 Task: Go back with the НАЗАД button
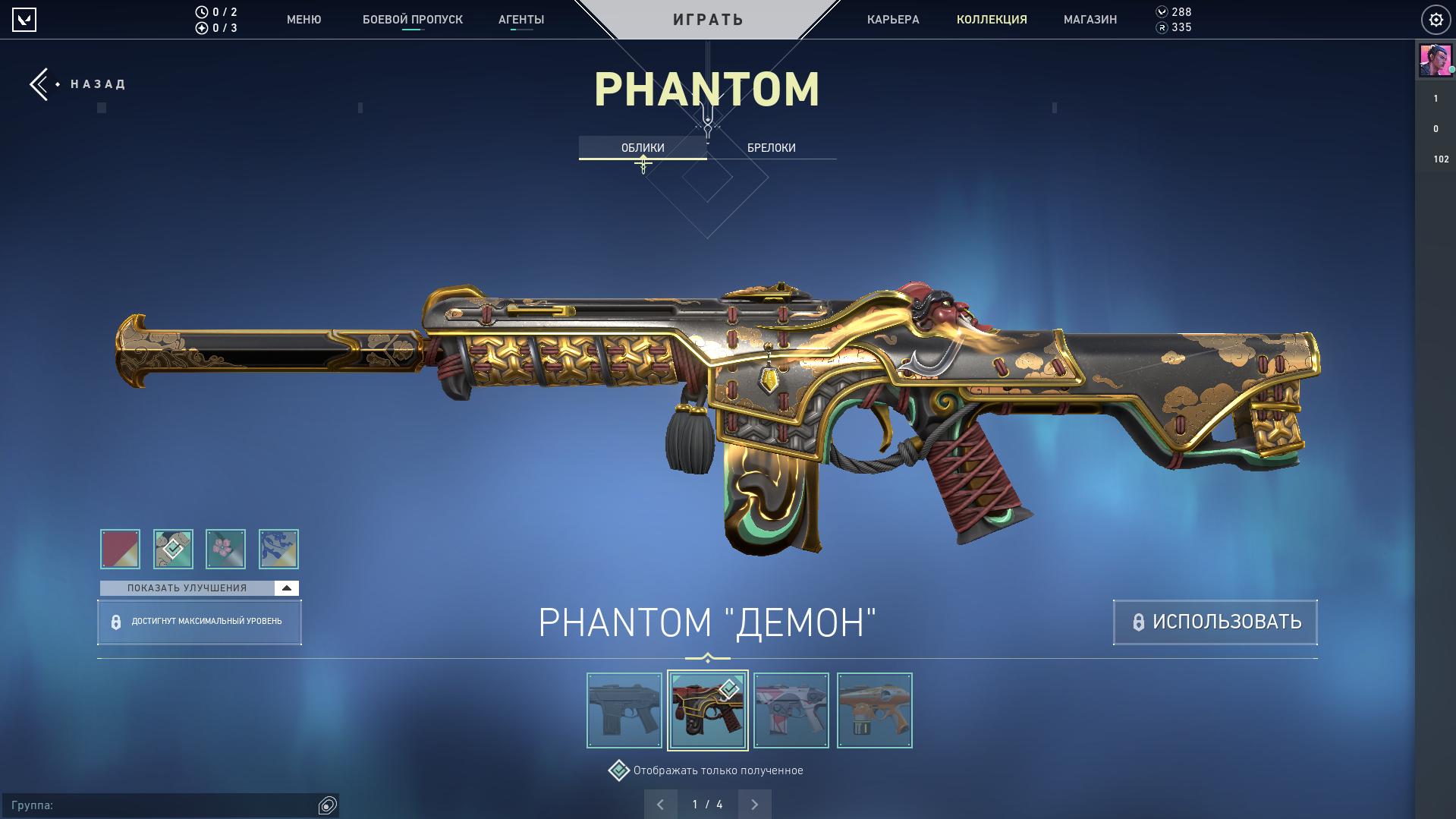[x=78, y=84]
